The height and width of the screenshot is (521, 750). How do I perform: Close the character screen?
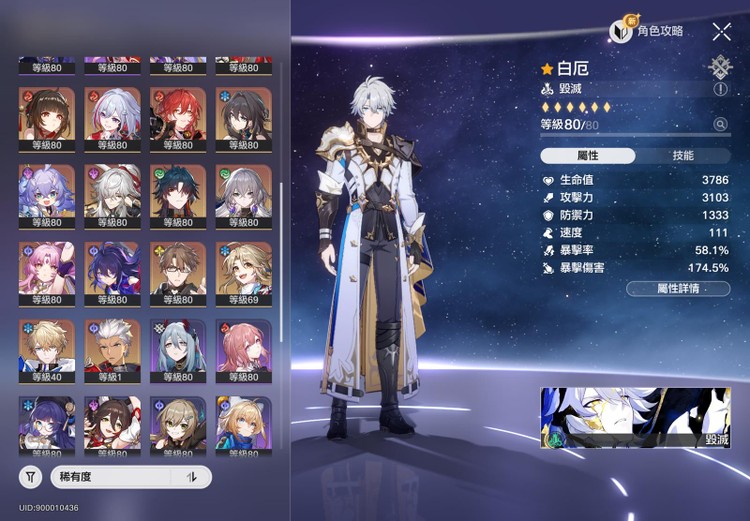pos(722,32)
